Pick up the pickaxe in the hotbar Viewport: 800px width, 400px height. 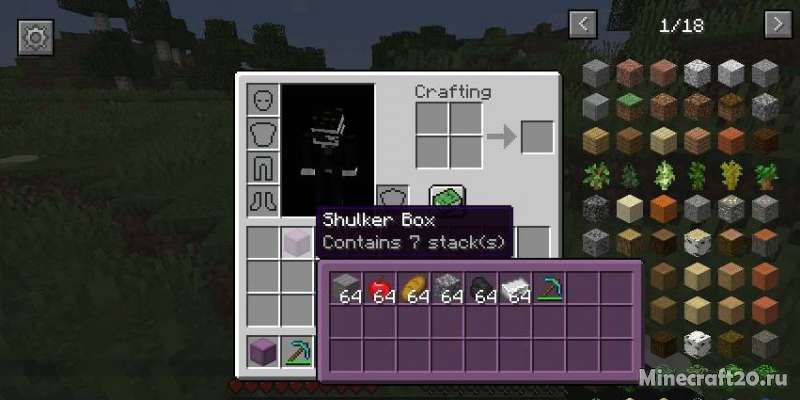click(x=297, y=351)
